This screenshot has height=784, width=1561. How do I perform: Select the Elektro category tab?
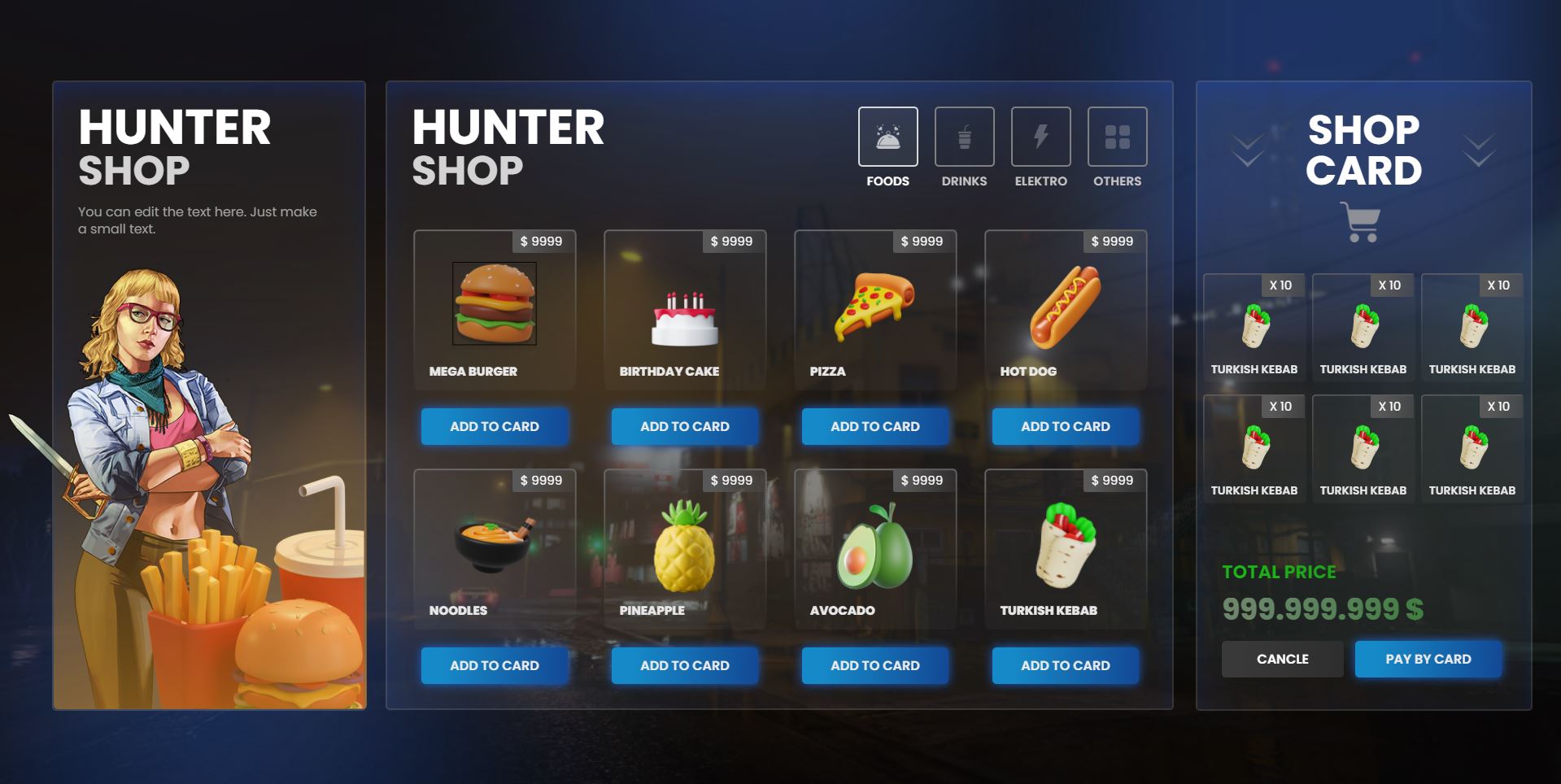pyautogui.click(x=1040, y=137)
